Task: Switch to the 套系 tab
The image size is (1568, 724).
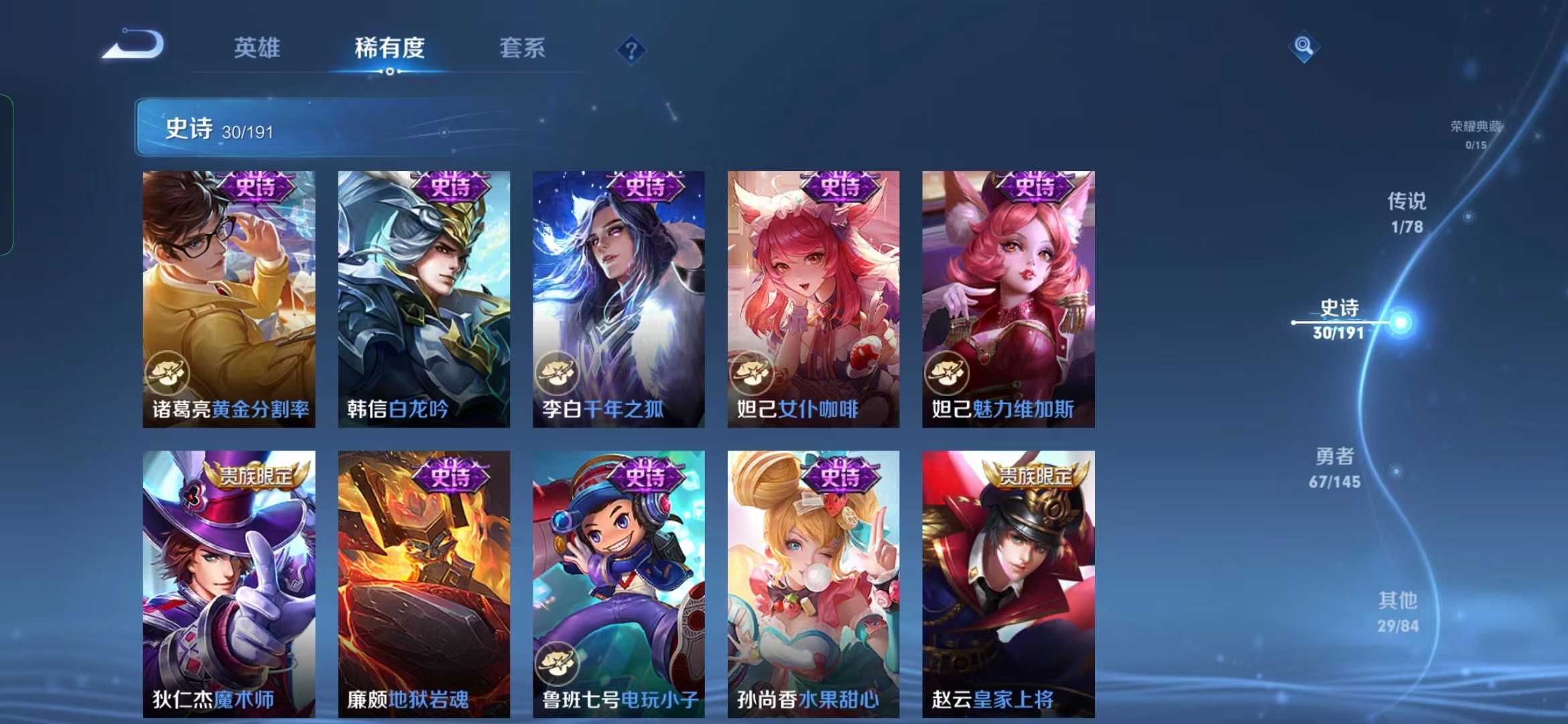Action: click(x=523, y=48)
